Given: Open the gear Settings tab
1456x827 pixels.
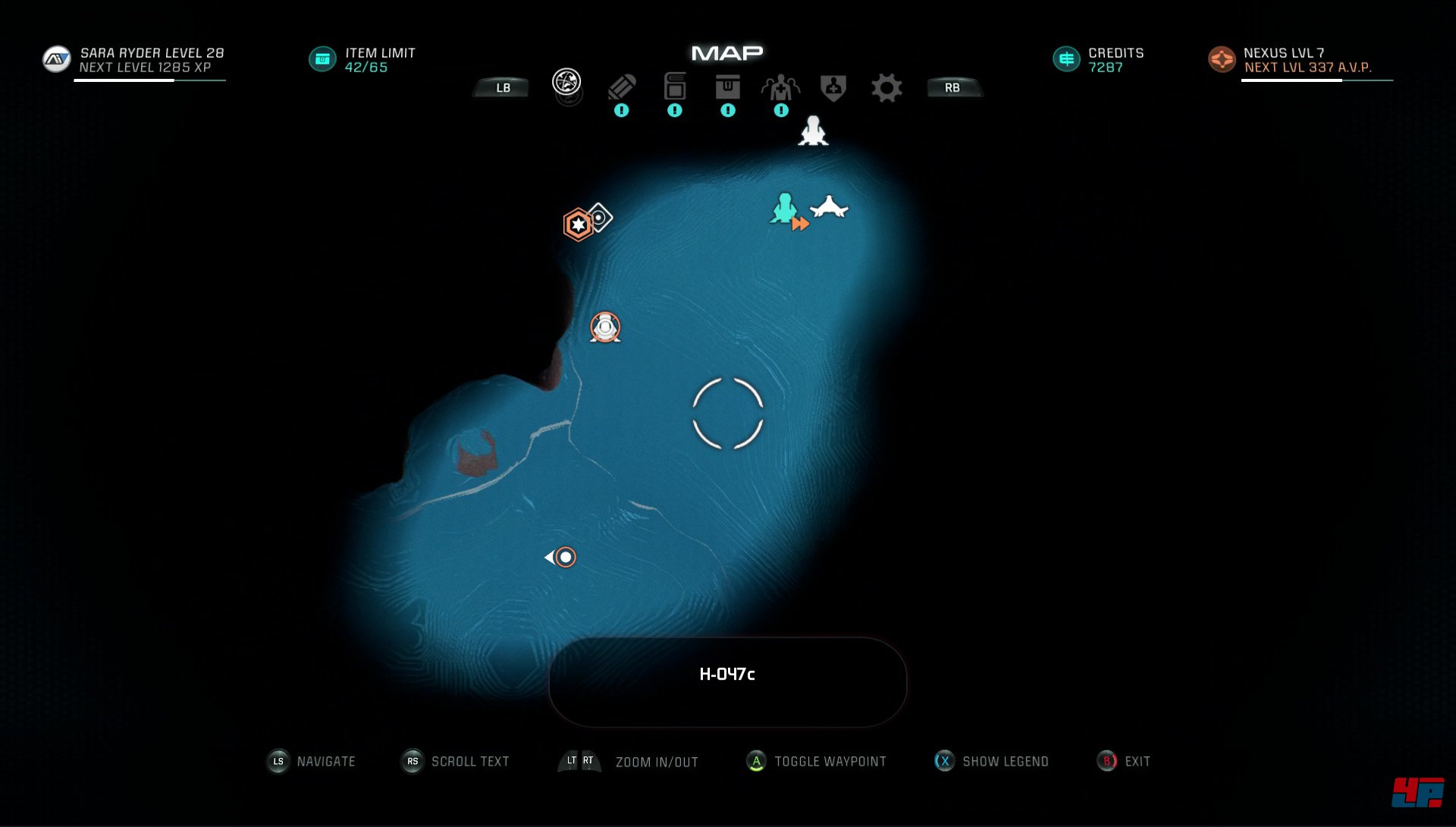Looking at the screenshot, I should [886, 88].
